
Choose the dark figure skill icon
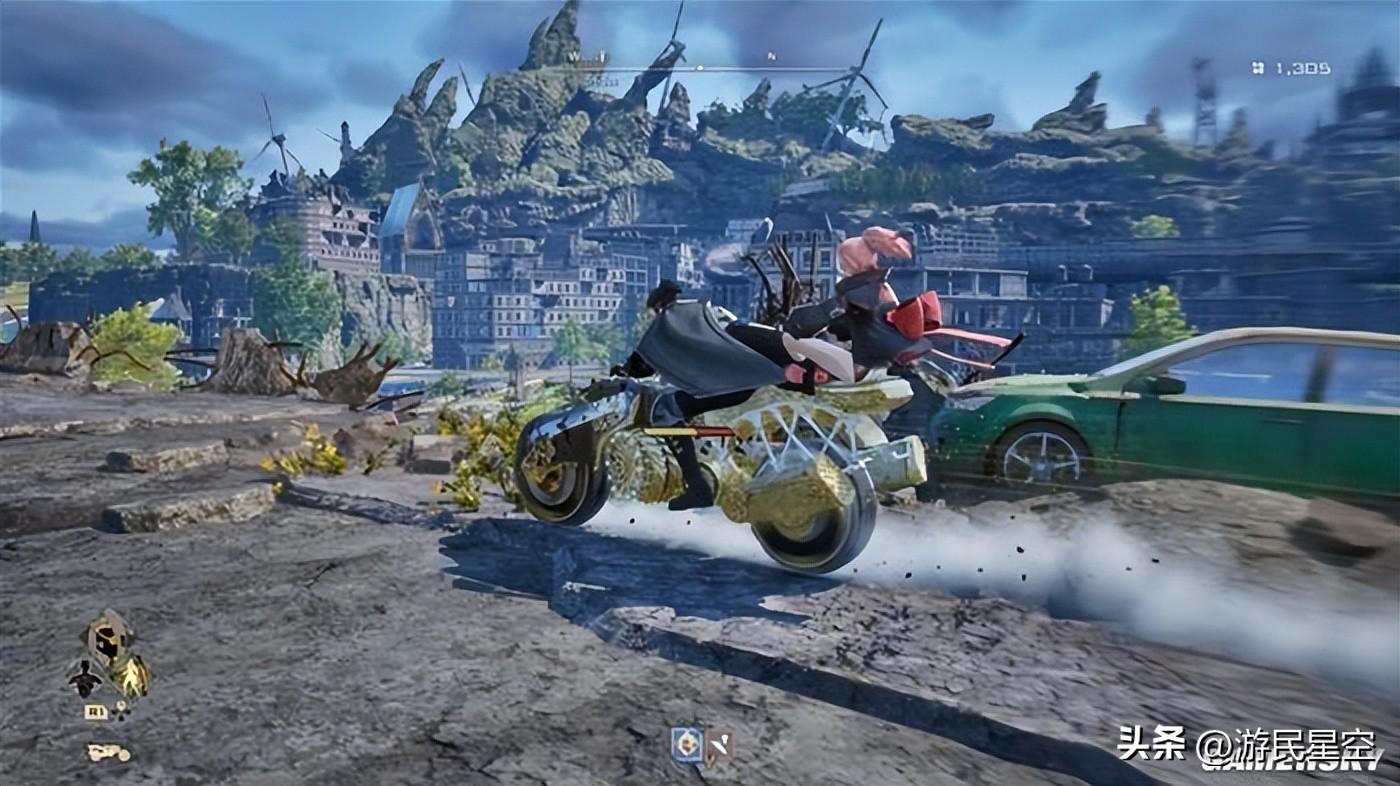click(x=85, y=679)
